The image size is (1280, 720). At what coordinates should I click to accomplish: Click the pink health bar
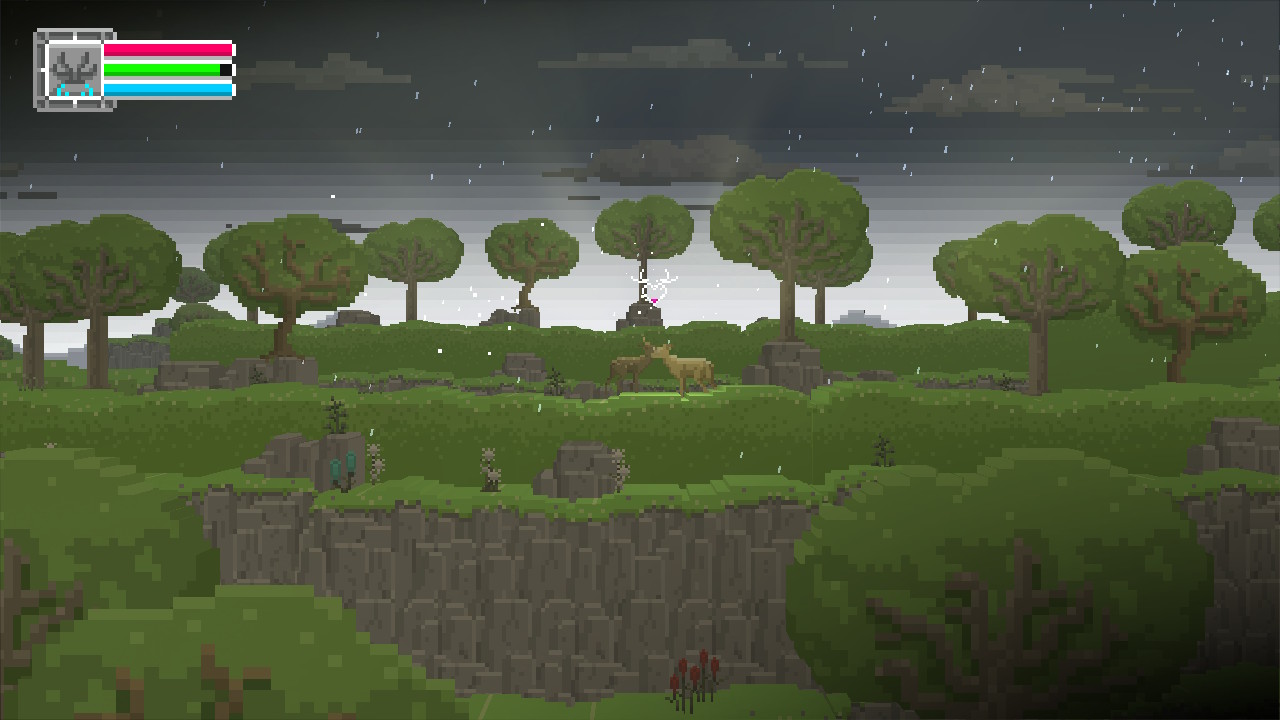(x=170, y=48)
